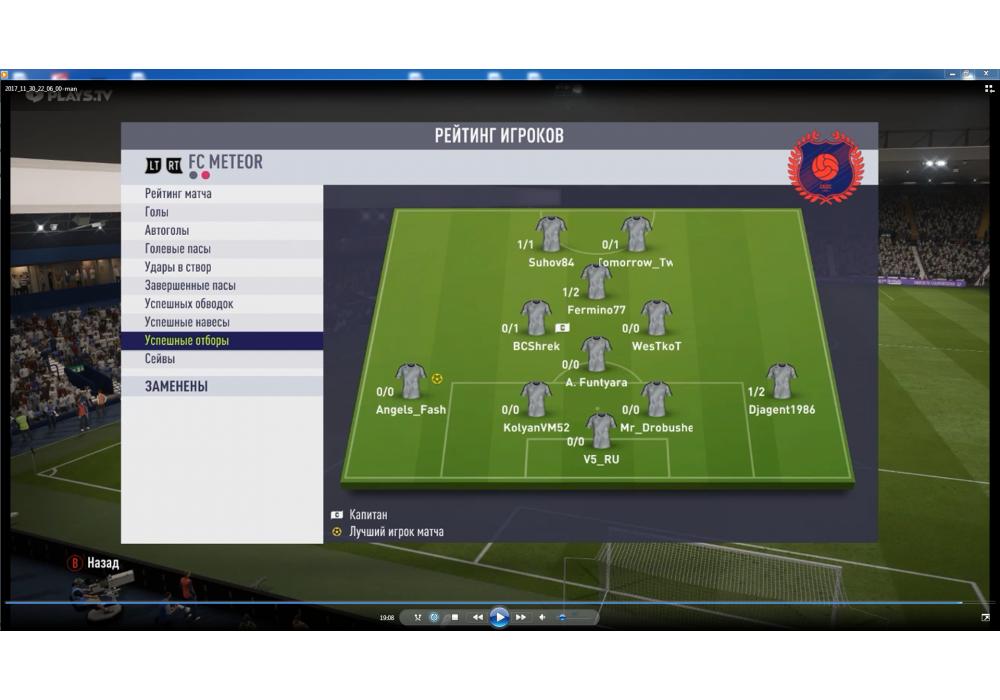Image resolution: width=1000 pixels, height=700 pixels.
Task: Close the video player window
Action: [985, 74]
